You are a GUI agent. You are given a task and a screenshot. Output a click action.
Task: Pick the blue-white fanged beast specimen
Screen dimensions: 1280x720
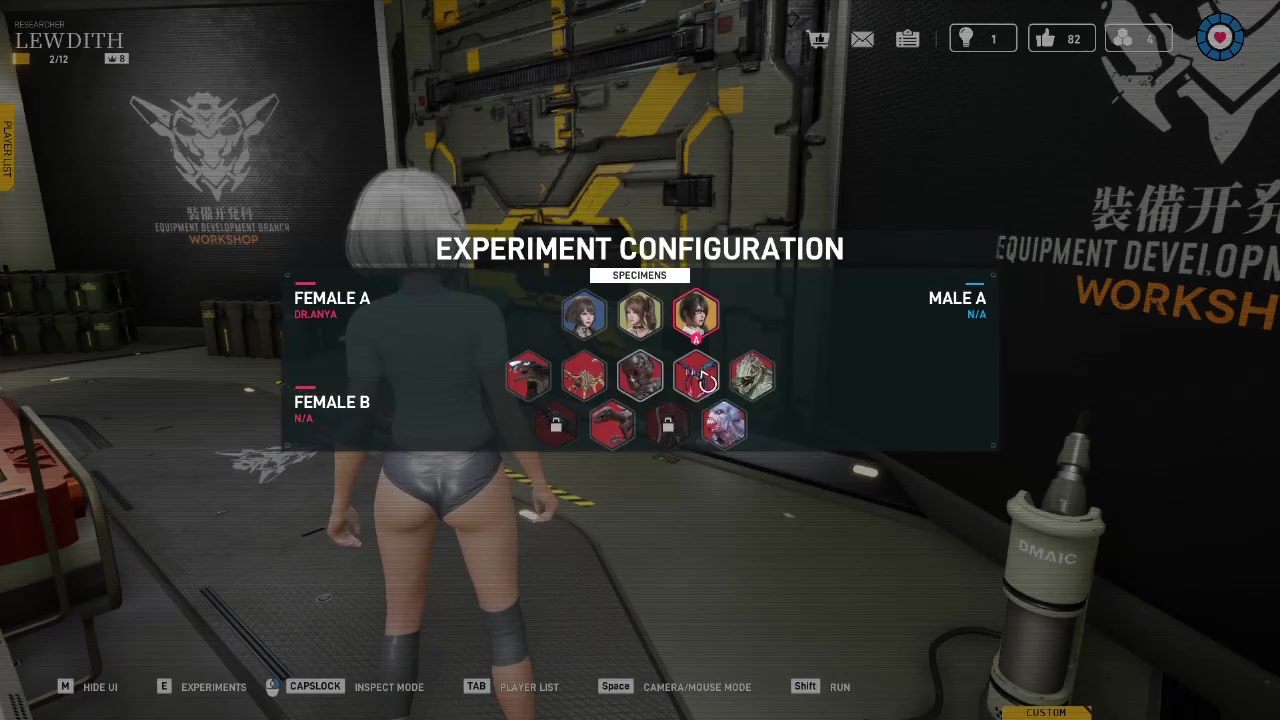pos(724,425)
